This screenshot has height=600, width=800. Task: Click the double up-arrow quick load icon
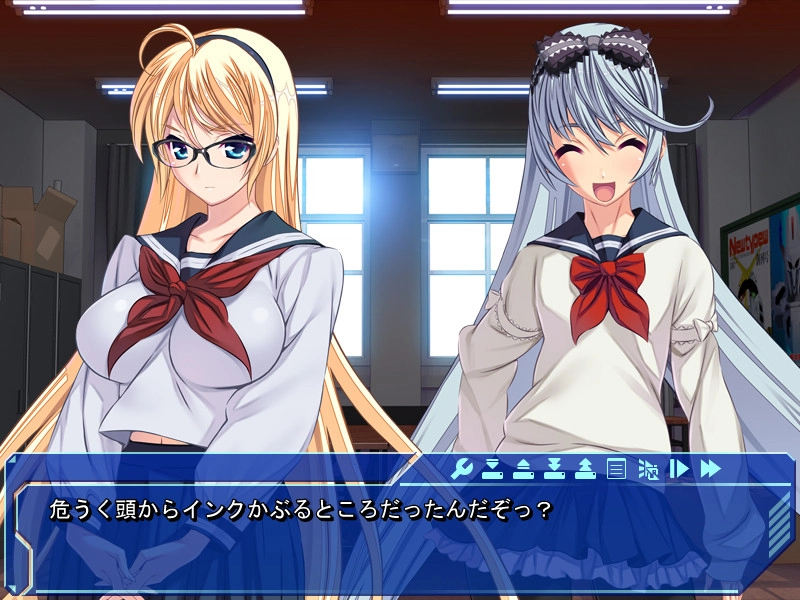[x=586, y=468]
